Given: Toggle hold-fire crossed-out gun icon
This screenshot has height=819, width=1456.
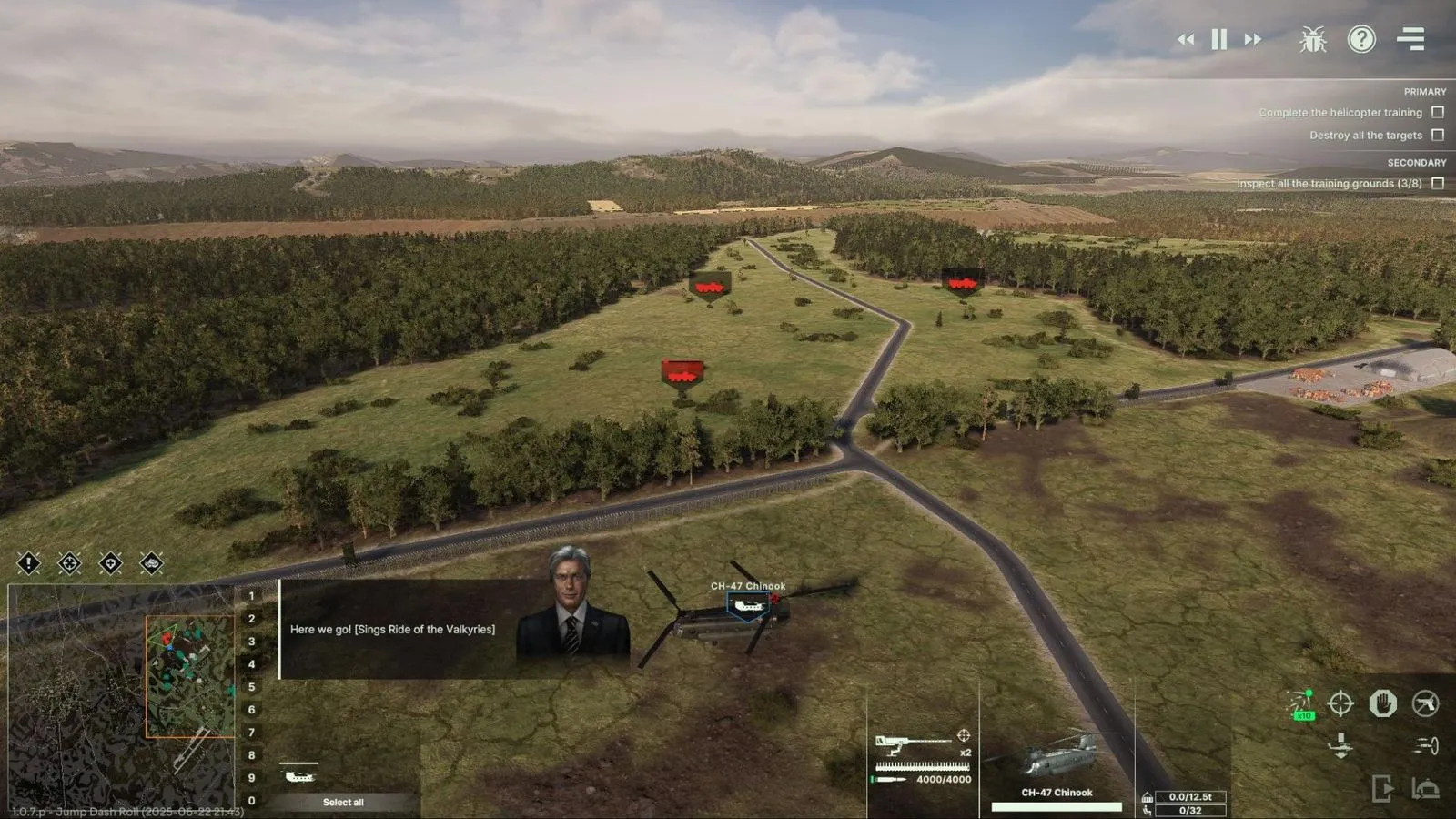Looking at the screenshot, I should point(1425,703).
